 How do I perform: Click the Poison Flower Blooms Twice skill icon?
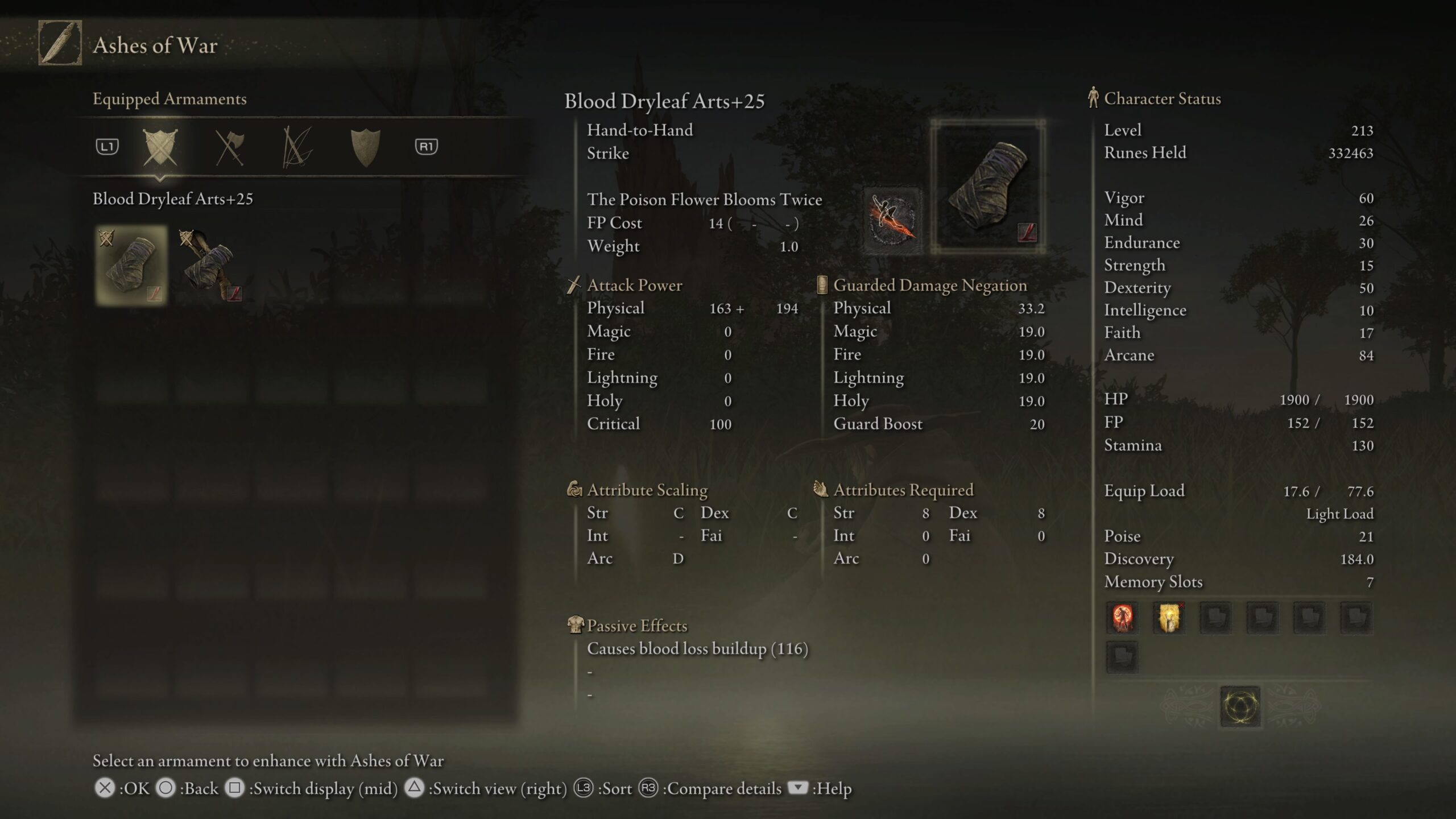pos(892,220)
